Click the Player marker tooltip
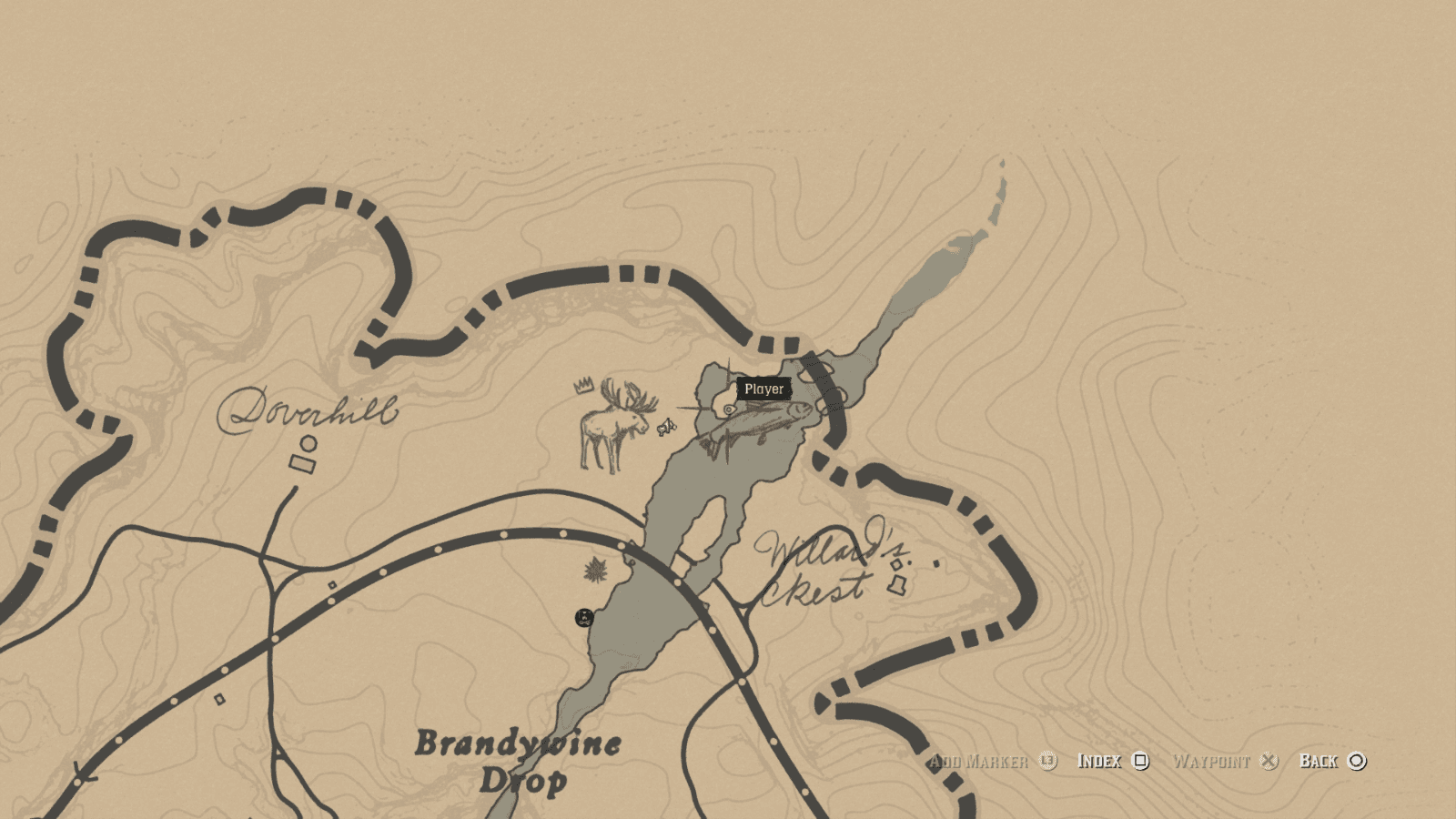This screenshot has width=1456, height=819. point(763,389)
